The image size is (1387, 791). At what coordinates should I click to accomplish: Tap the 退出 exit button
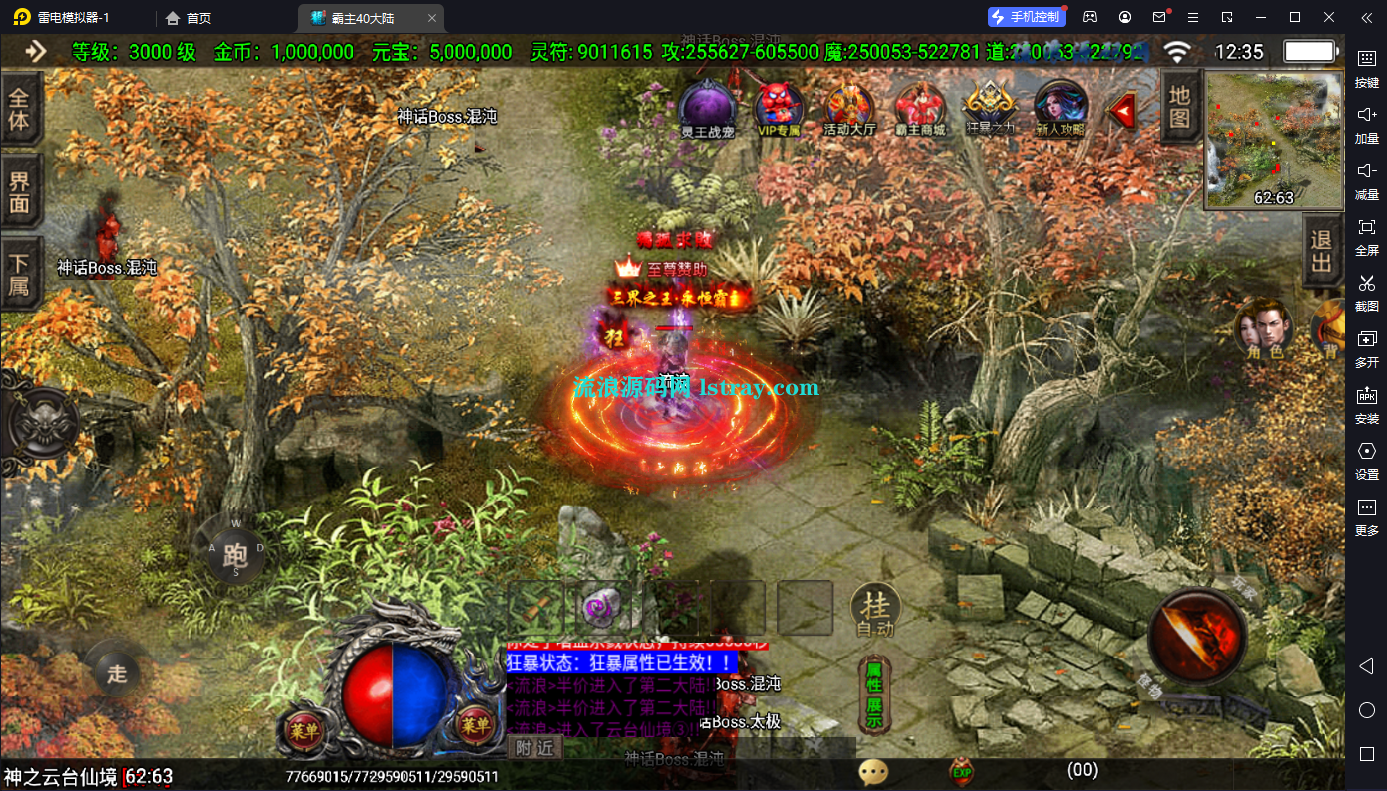click(1322, 252)
